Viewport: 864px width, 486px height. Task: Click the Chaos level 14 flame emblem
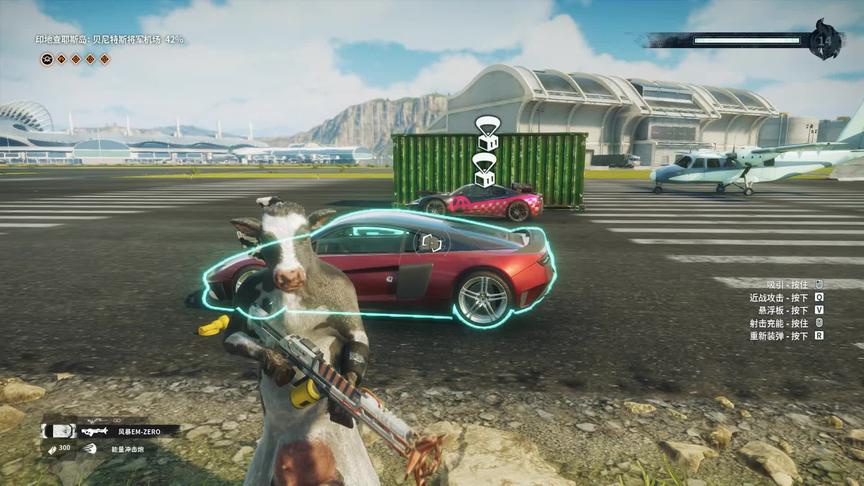[x=826, y=40]
